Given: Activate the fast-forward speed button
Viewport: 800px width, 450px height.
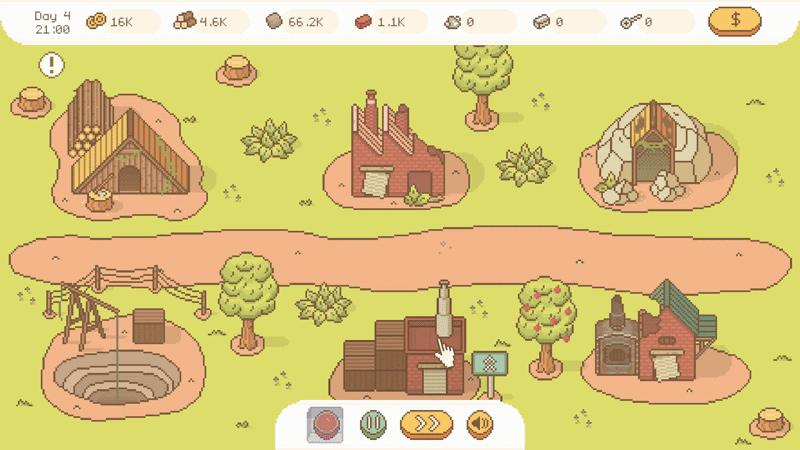Looking at the screenshot, I should [426, 424].
